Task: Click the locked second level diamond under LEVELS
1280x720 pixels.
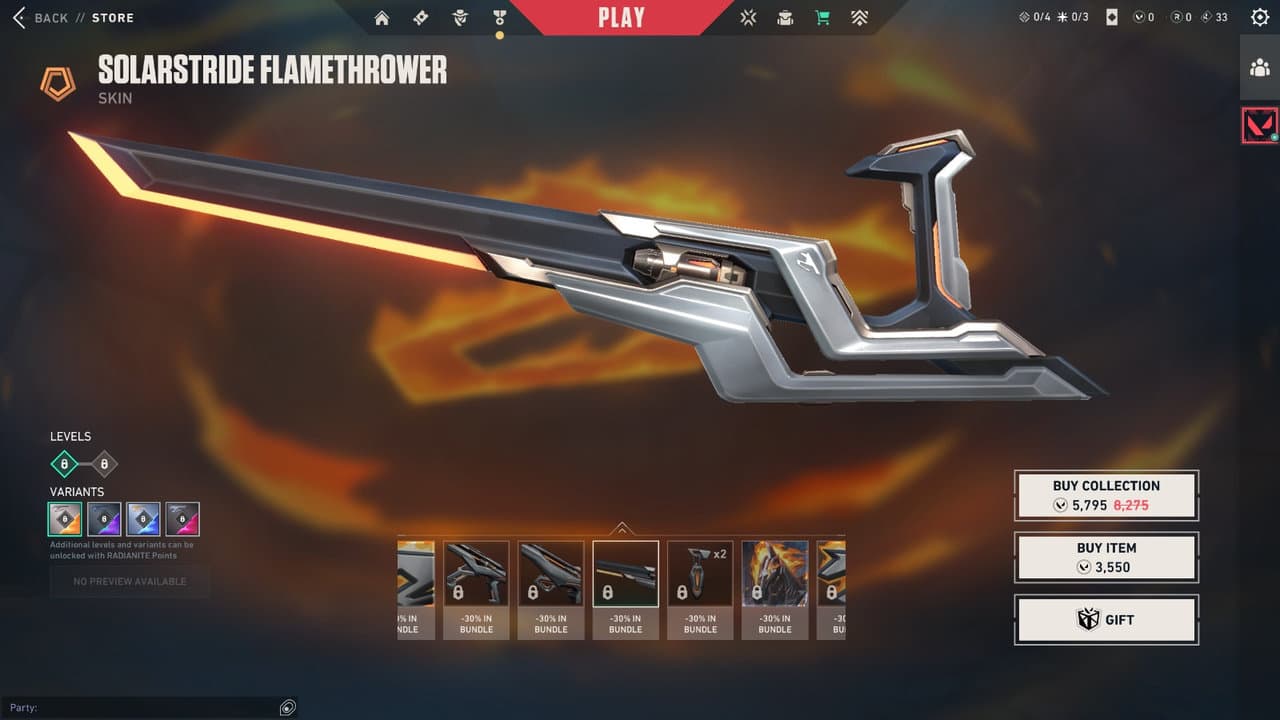Action: pos(103,463)
